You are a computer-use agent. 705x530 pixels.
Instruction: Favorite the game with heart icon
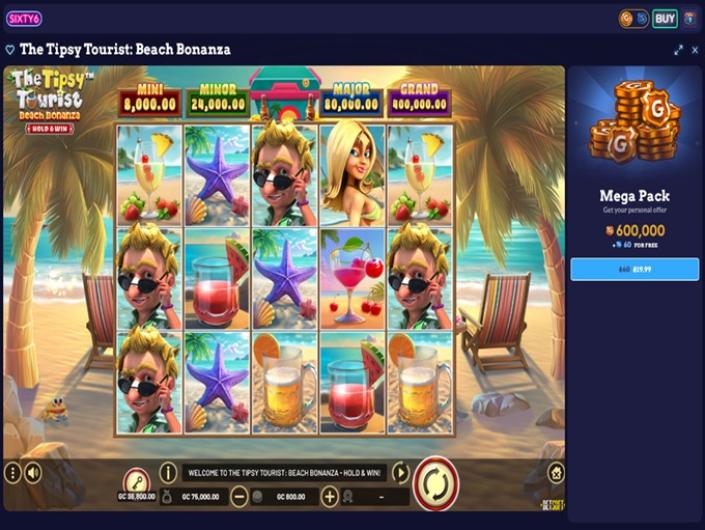click(x=10, y=49)
